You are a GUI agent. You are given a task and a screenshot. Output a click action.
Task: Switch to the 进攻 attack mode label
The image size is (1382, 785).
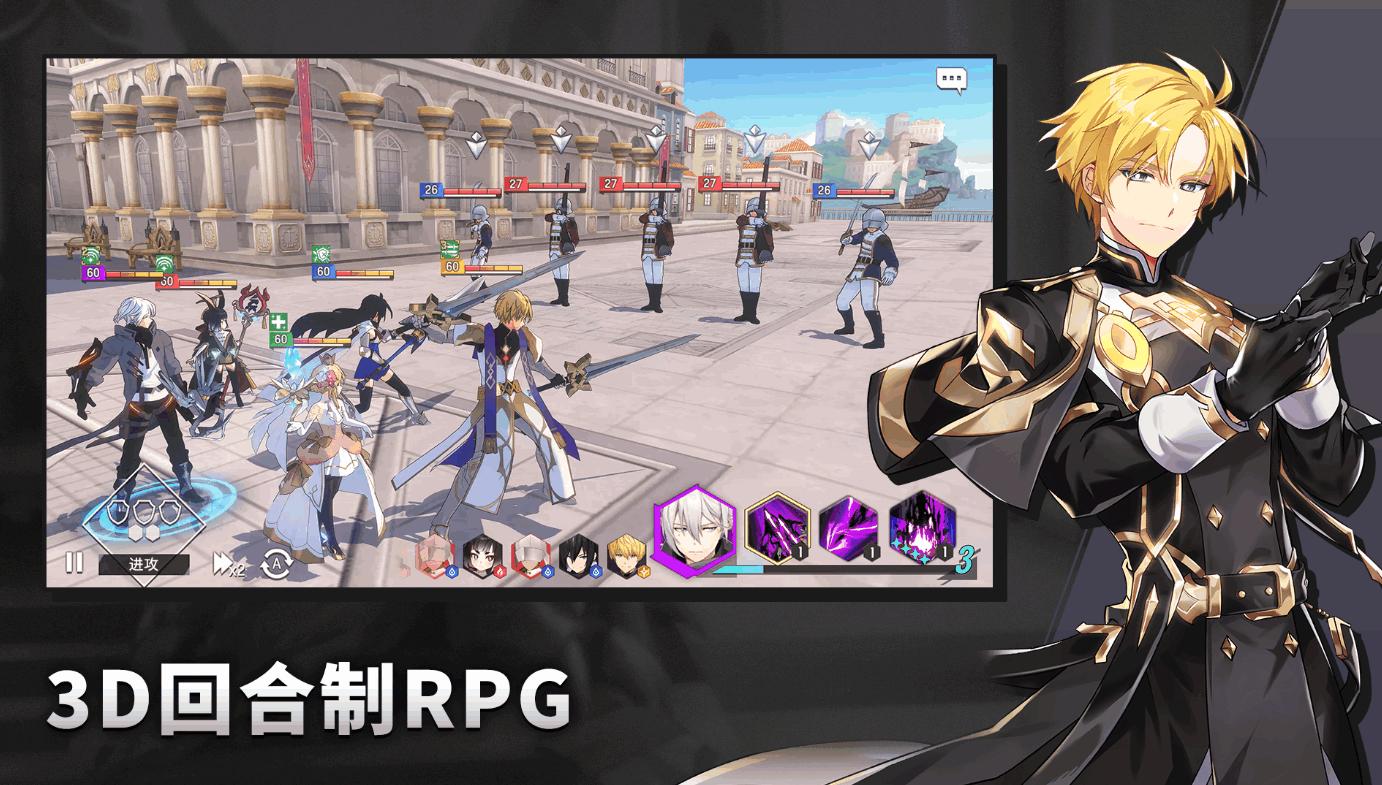(x=143, y=564)
